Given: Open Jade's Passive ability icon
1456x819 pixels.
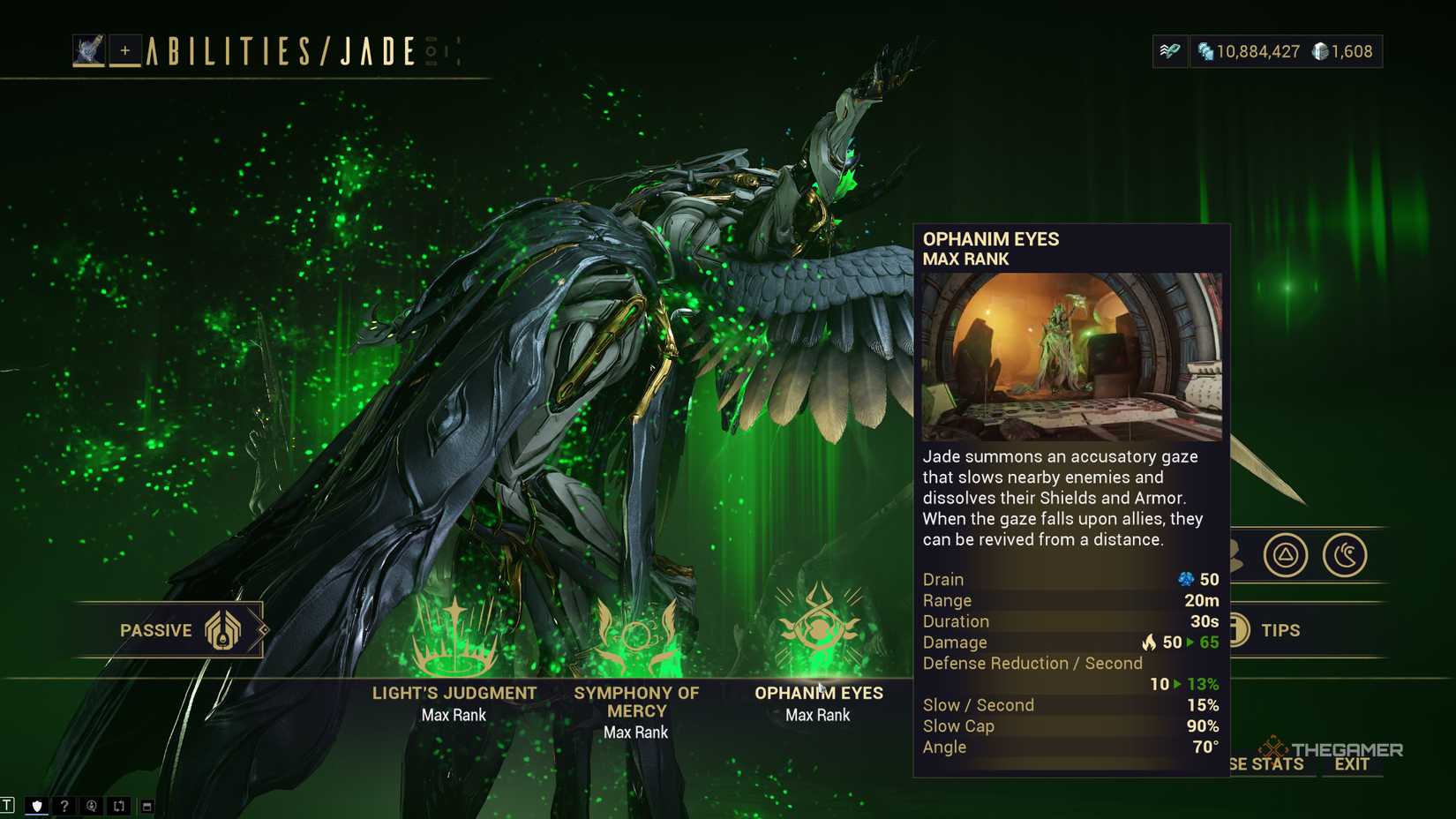Looking at the screenshot, I should [x=221, y=629].
